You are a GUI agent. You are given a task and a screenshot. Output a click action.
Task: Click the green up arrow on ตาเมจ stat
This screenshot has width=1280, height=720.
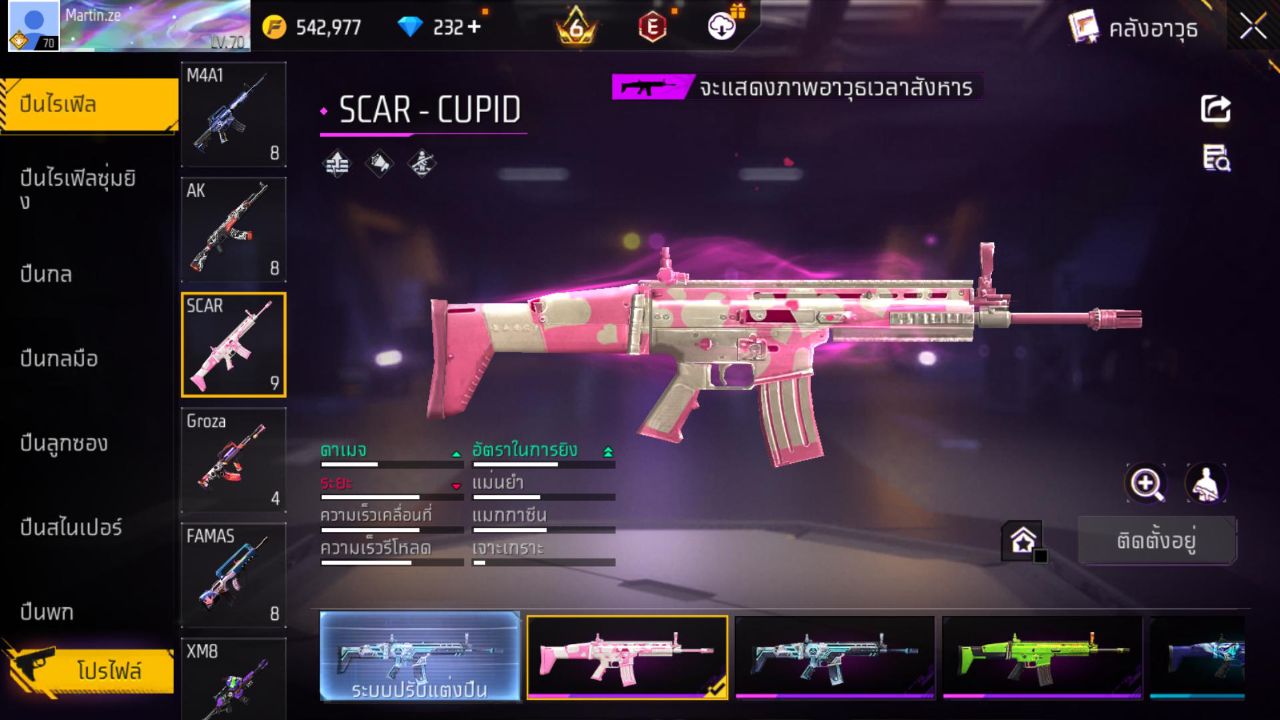457,452
